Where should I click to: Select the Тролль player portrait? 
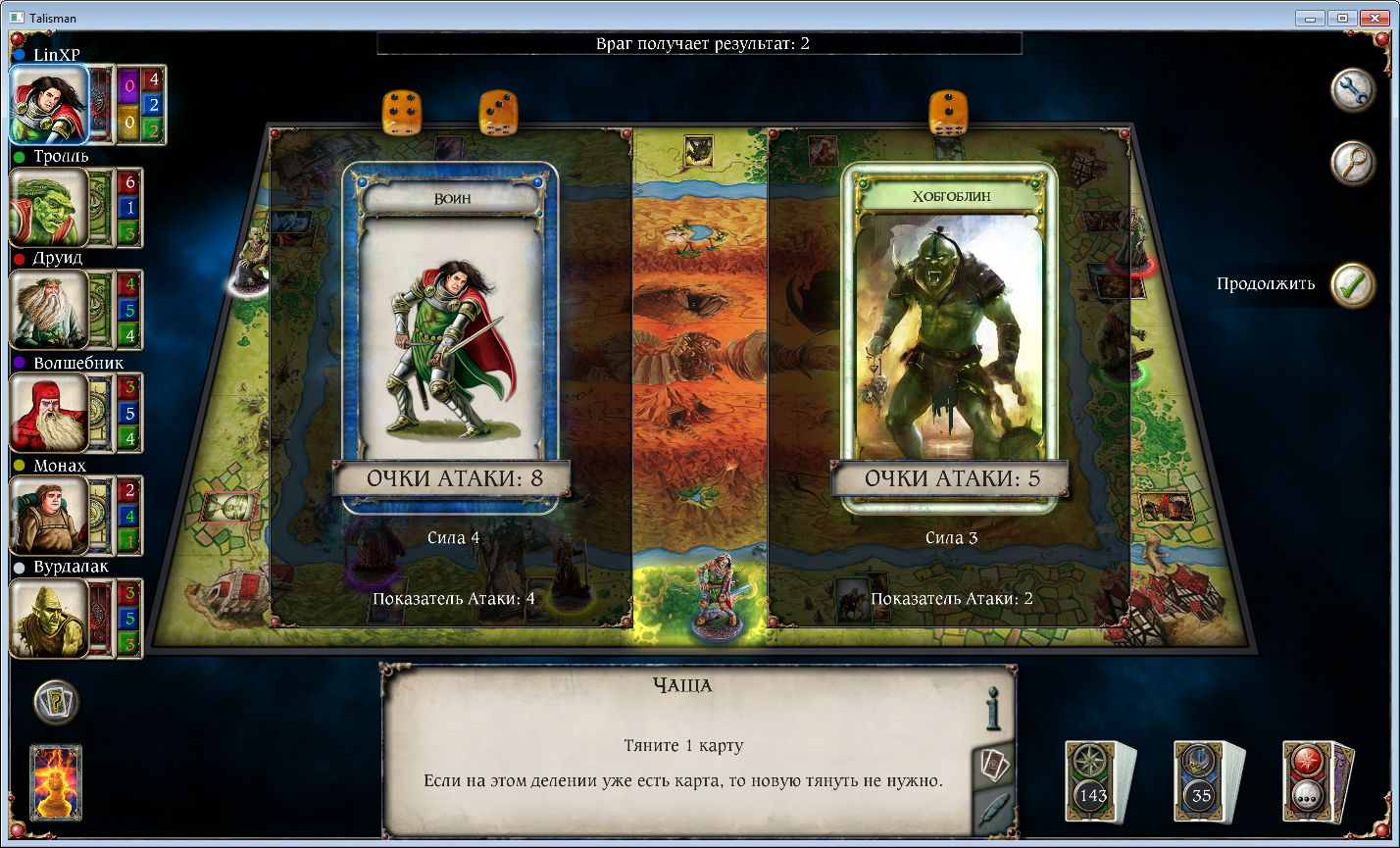click(48, 207)
